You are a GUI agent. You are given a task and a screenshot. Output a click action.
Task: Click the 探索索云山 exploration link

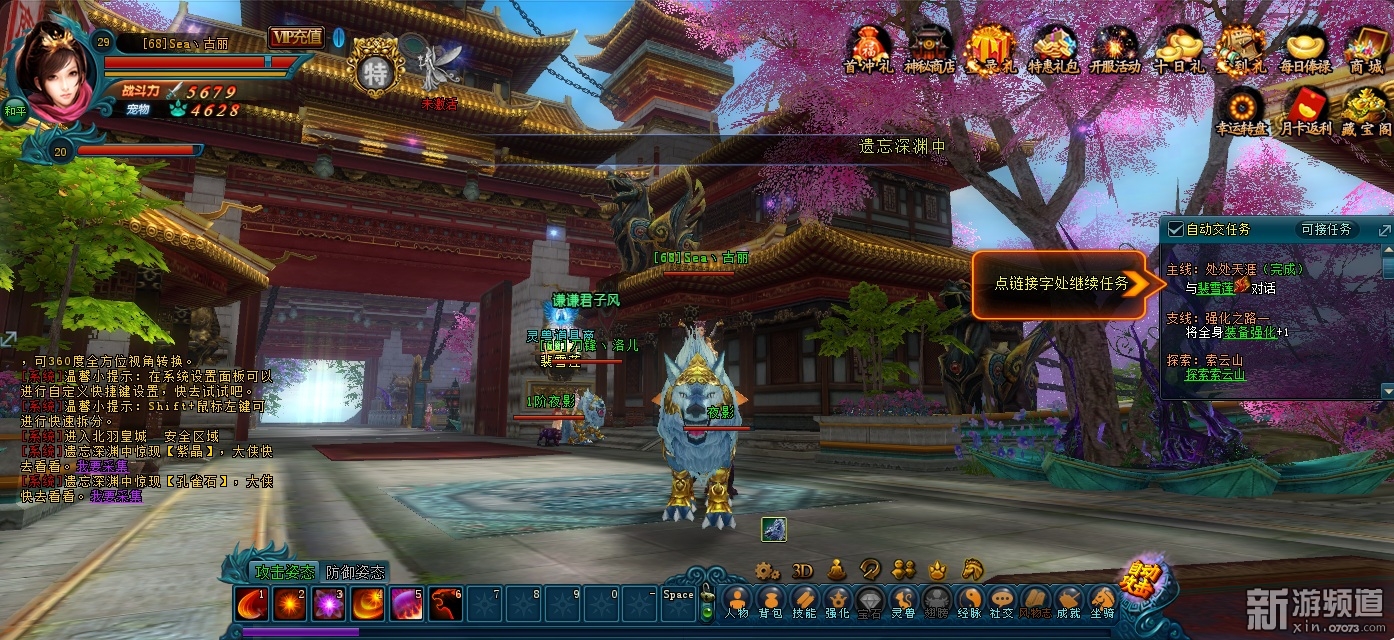(1215, 375)
